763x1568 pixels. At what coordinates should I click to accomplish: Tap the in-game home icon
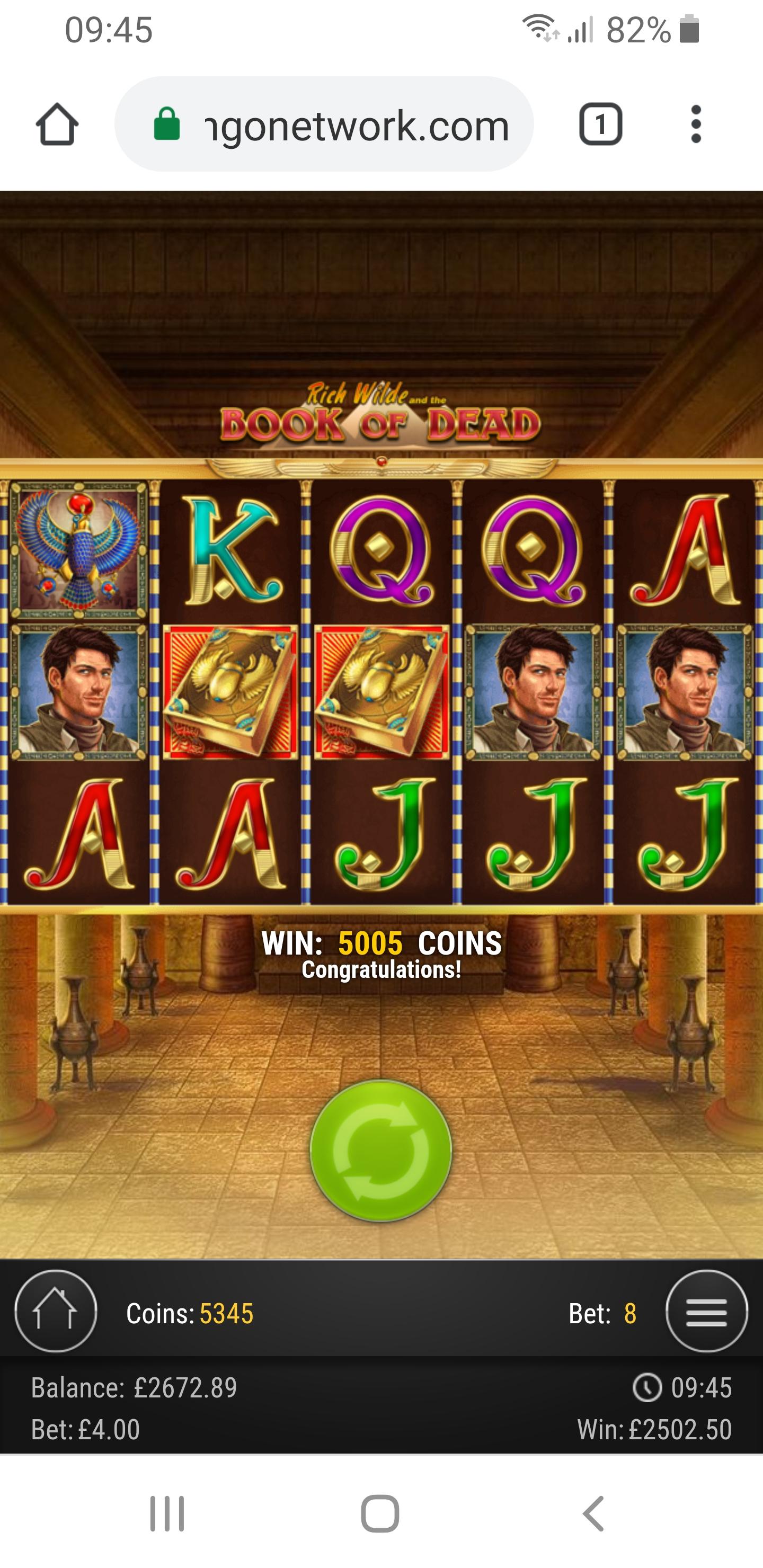[56, 1312]
